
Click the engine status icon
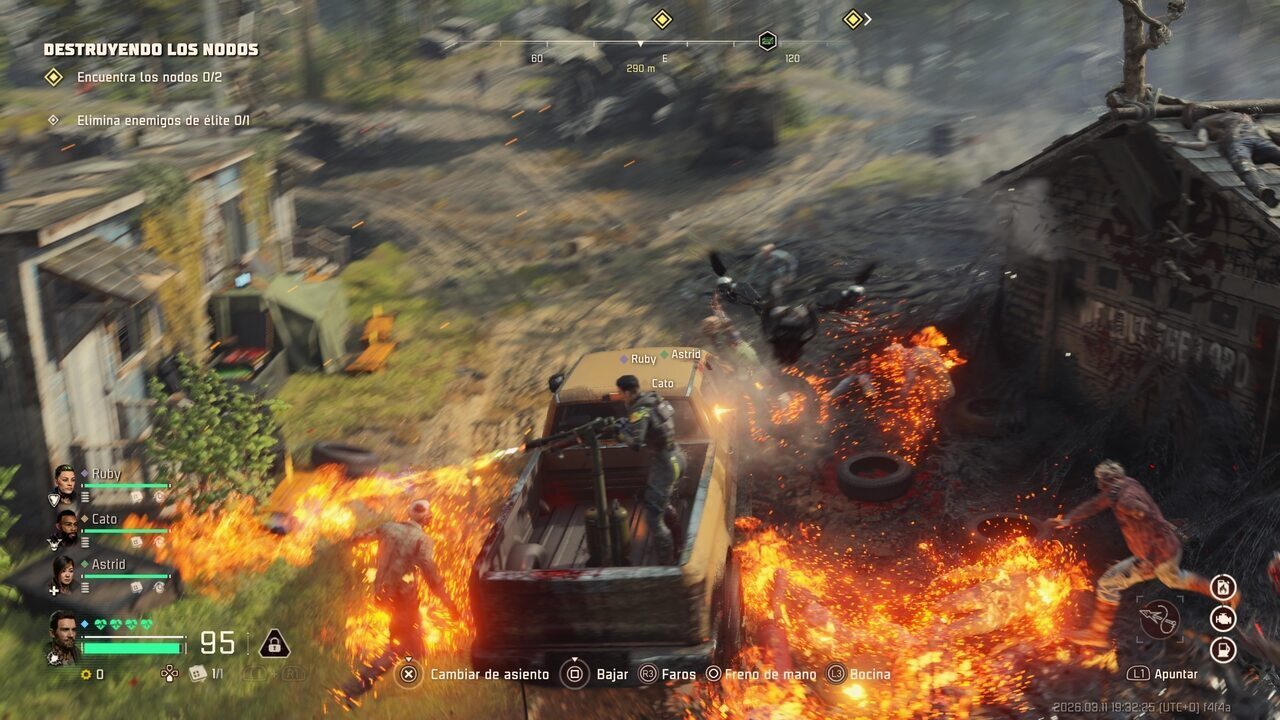1223,619
